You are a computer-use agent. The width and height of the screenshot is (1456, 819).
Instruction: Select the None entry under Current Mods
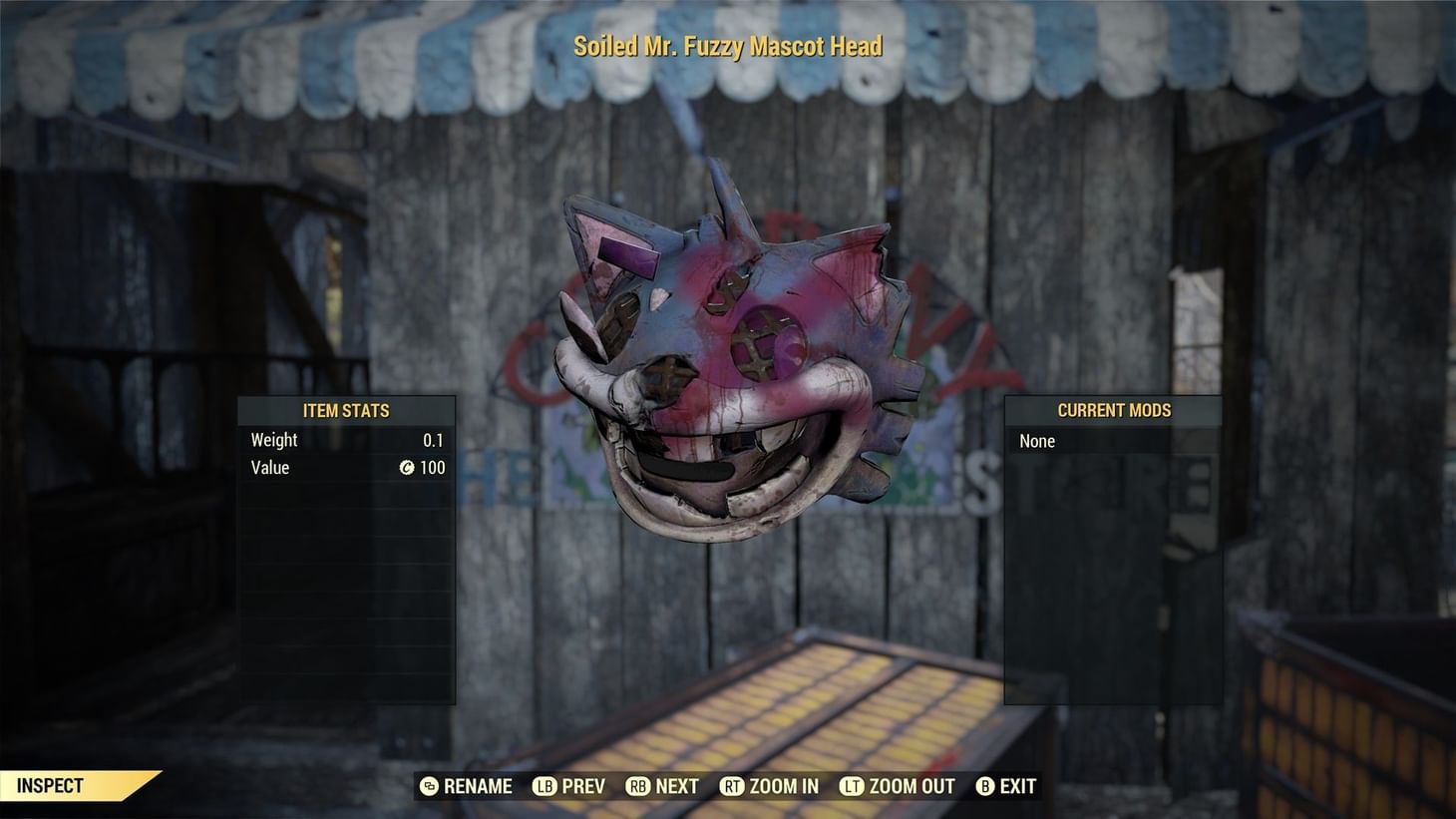(1036, 441)
